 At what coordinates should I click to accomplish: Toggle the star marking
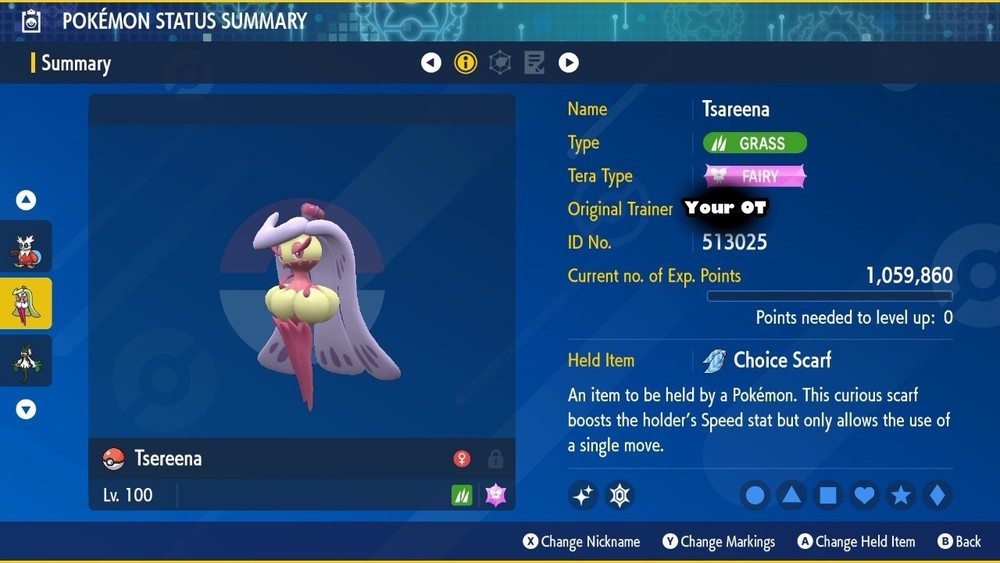(901, 495)
